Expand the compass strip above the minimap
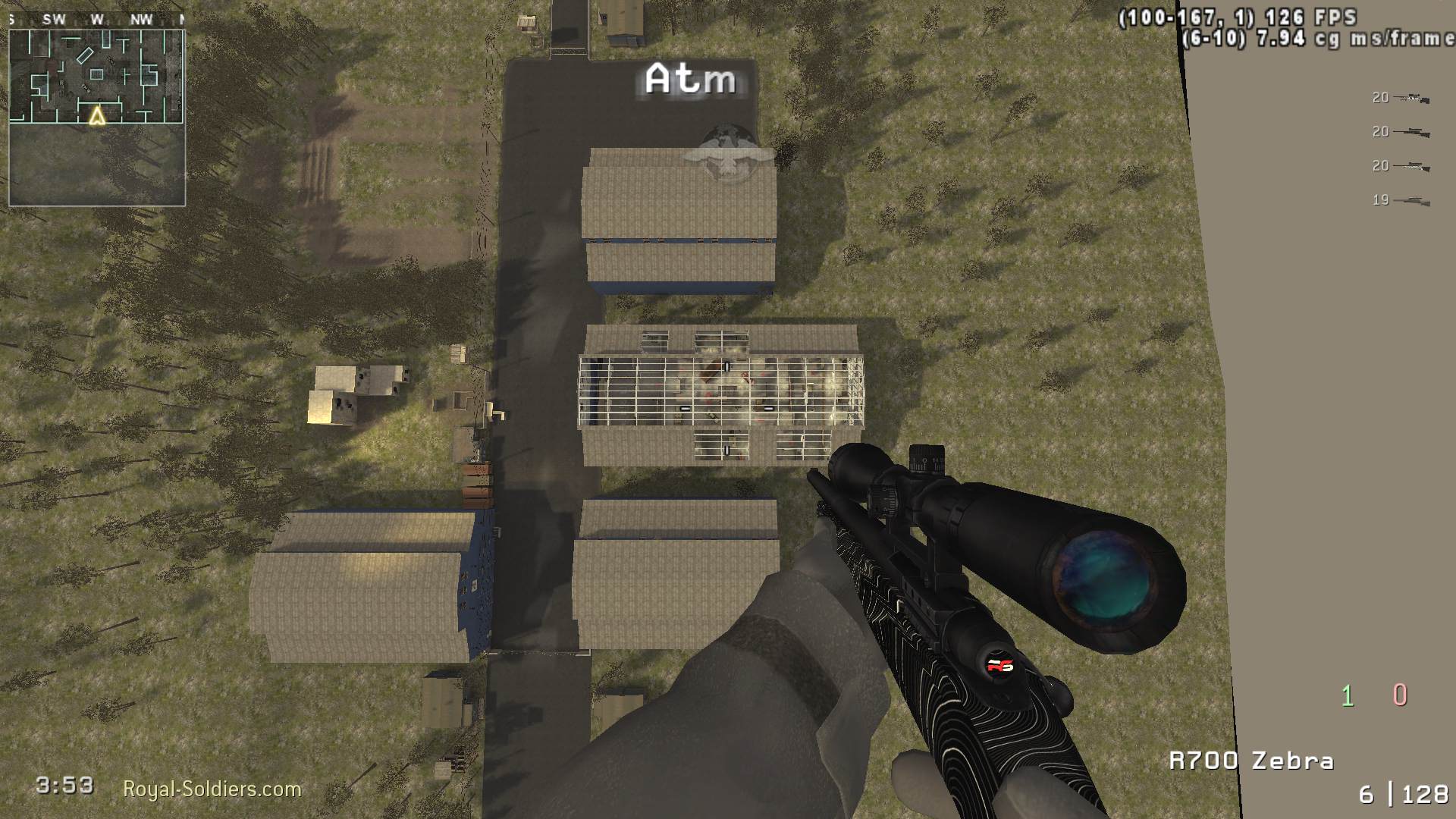This screenshot has height=819, width=1456. click(x=99, y=20)
